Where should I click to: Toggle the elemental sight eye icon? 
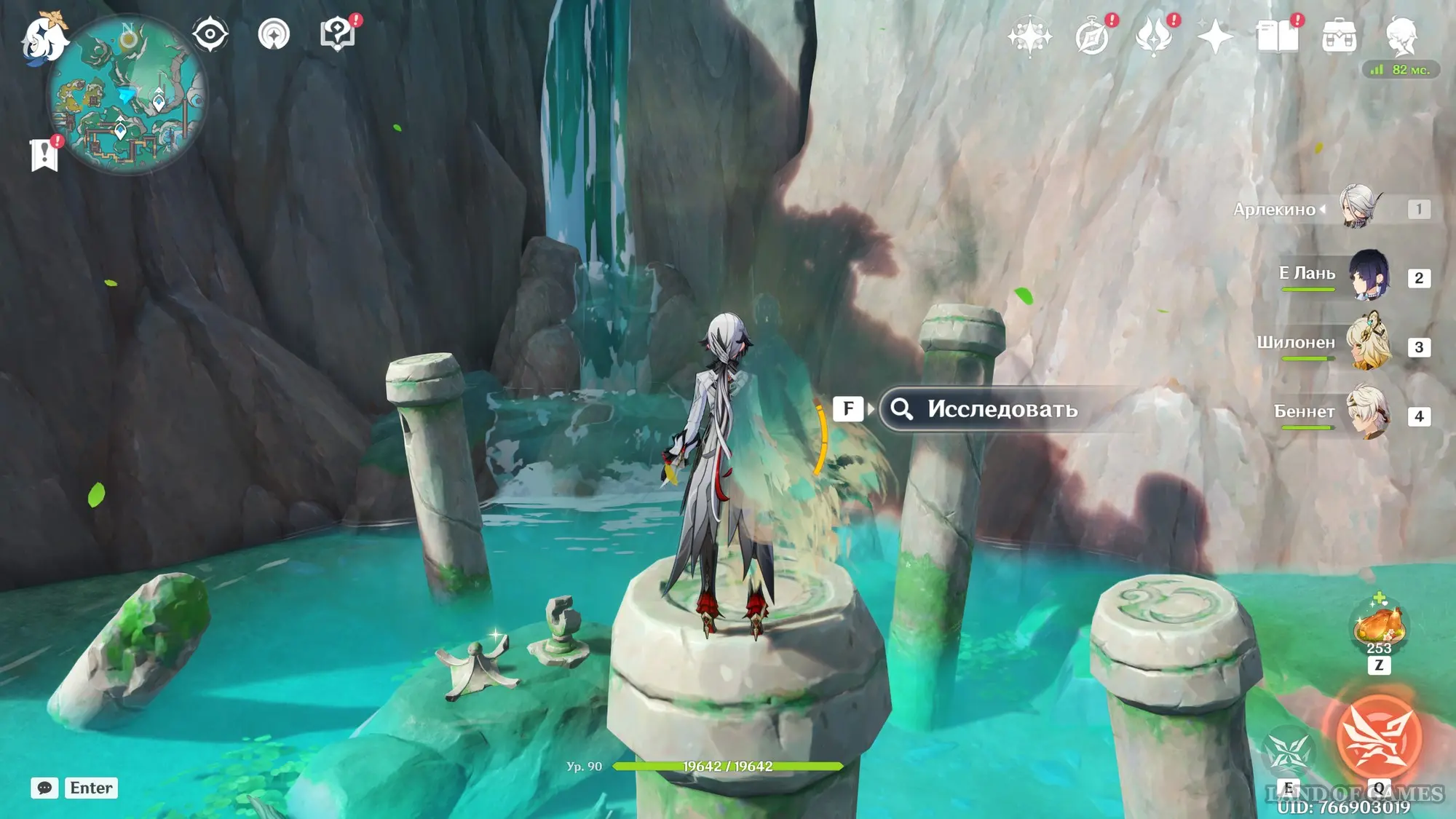pos(210,33)
